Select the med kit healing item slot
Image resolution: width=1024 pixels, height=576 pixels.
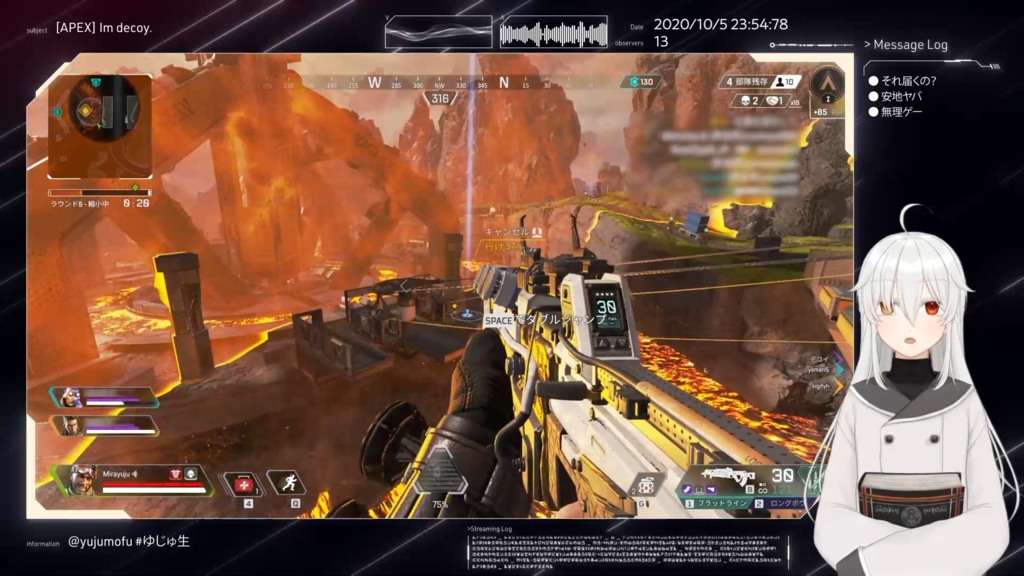point(242,483)
